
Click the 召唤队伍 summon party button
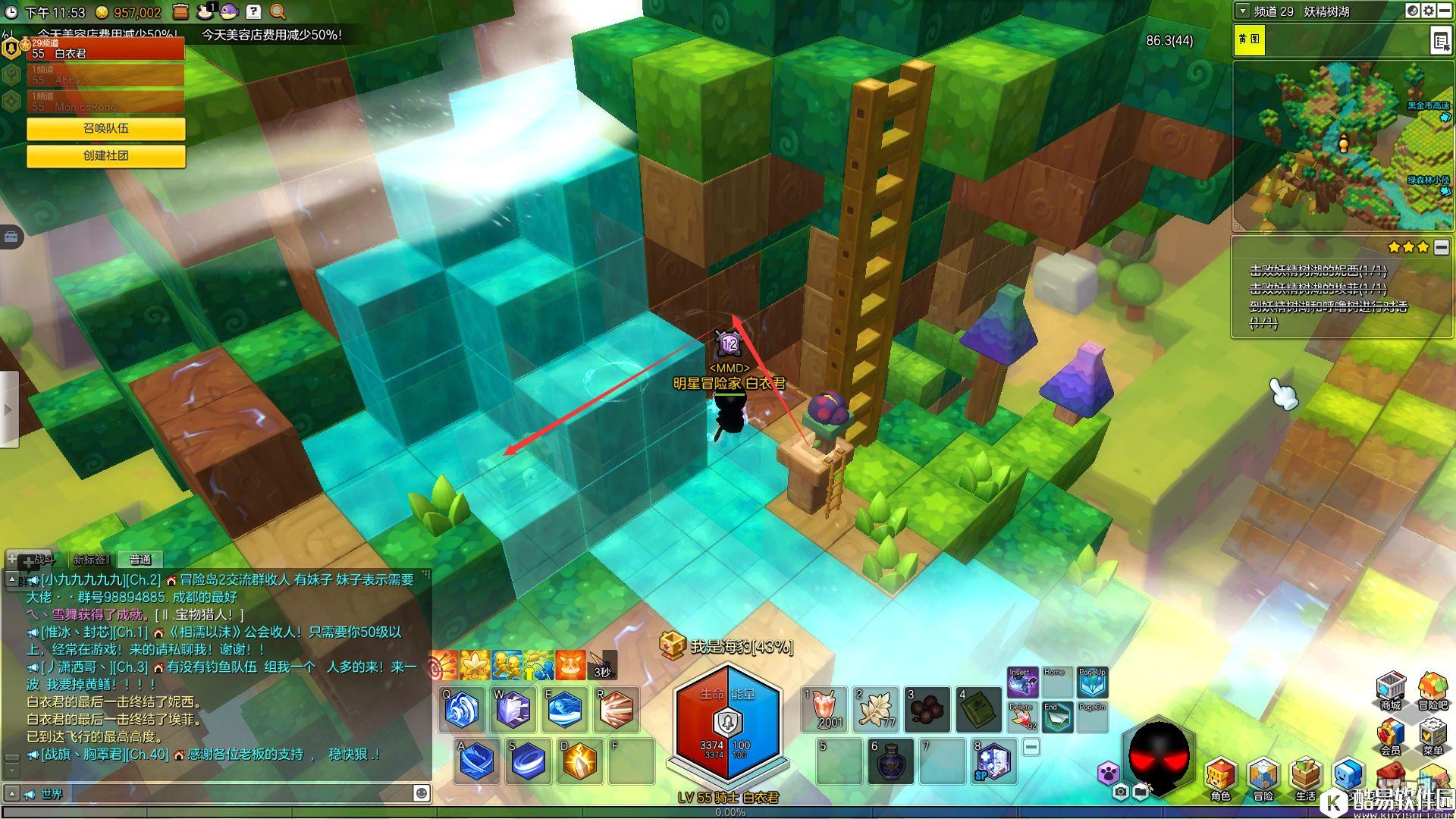tap(106, 128)
